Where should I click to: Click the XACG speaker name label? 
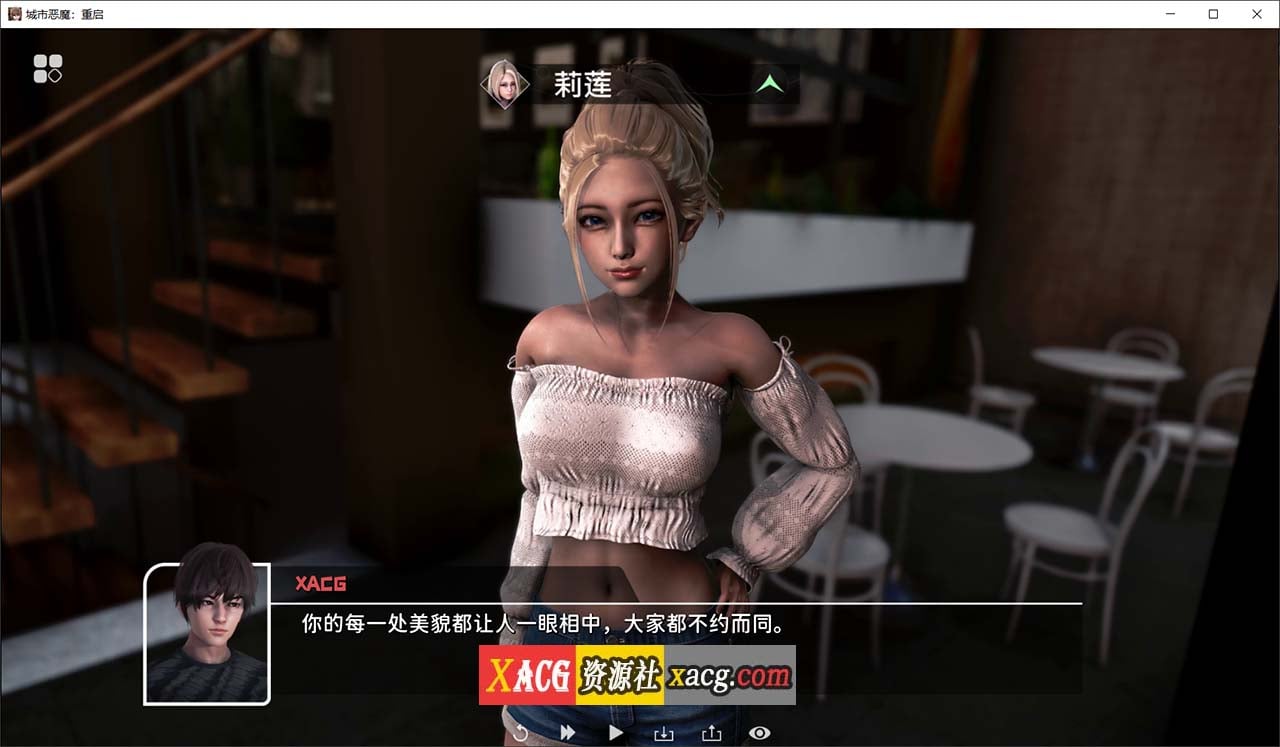(320, 584)
